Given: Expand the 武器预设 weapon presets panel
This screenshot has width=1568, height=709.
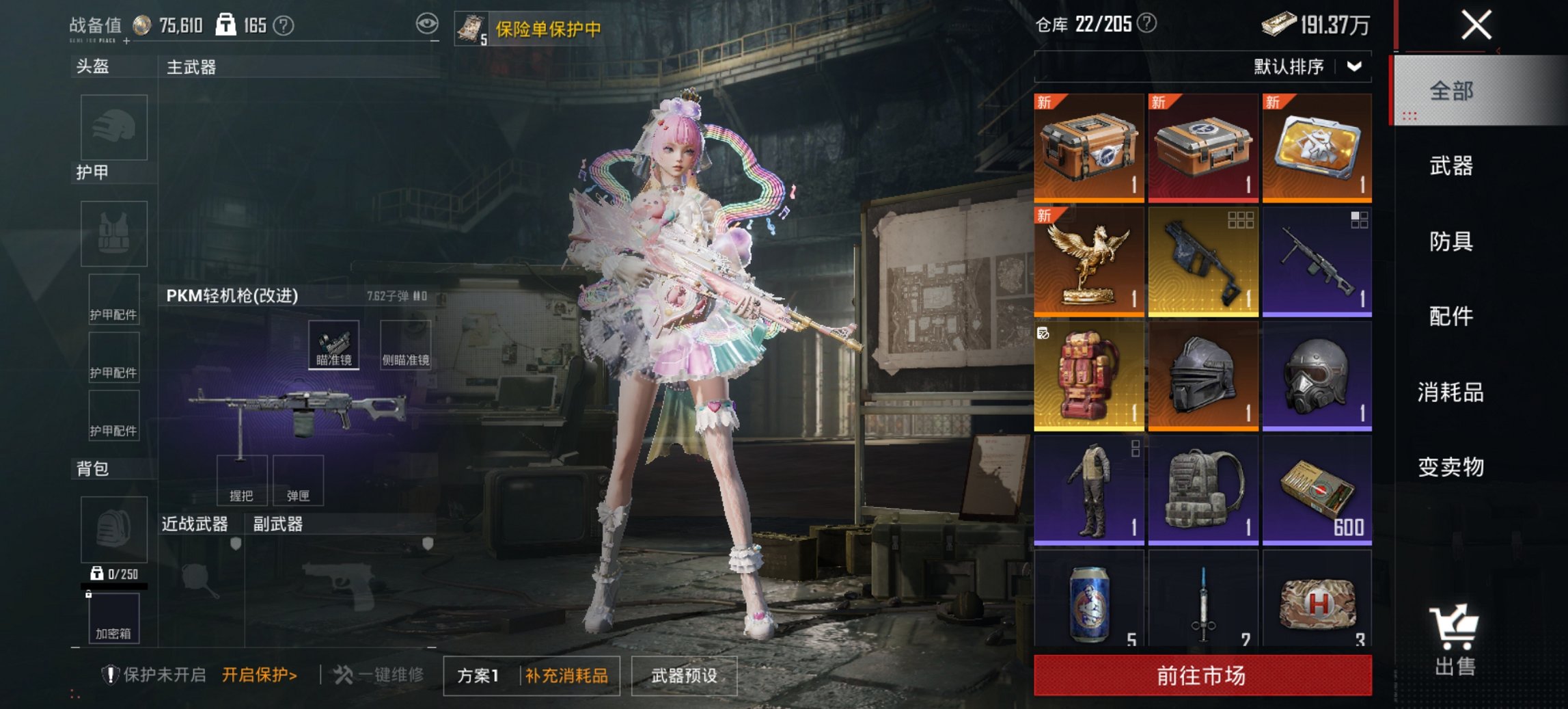Looking at the screenshot, I should coord(685,673).
